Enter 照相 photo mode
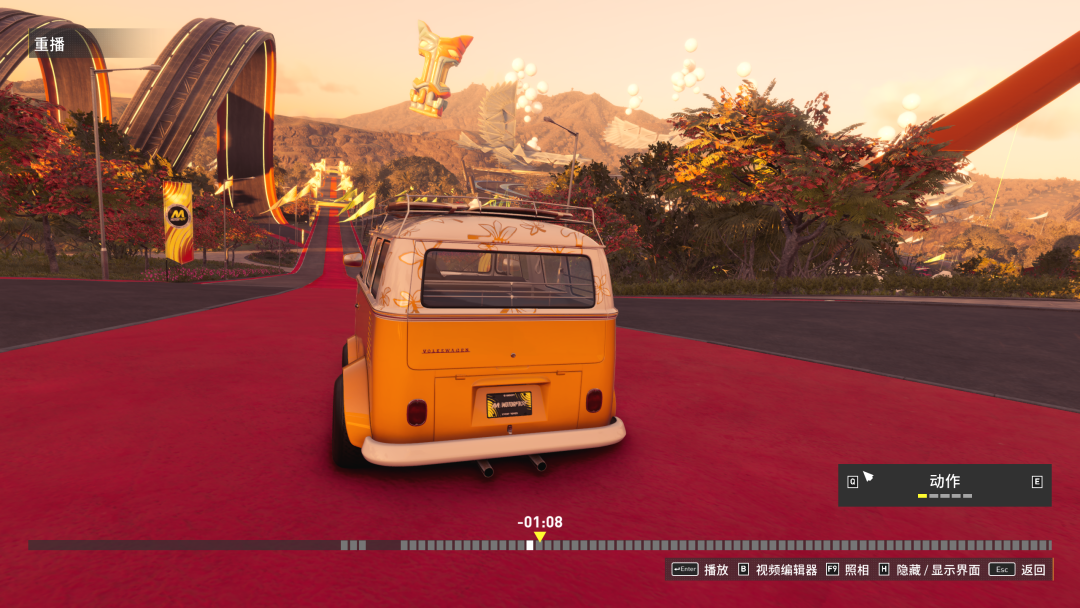This screenshot has height=608, width=1080. pyautogui.click(x=847, y=570)
